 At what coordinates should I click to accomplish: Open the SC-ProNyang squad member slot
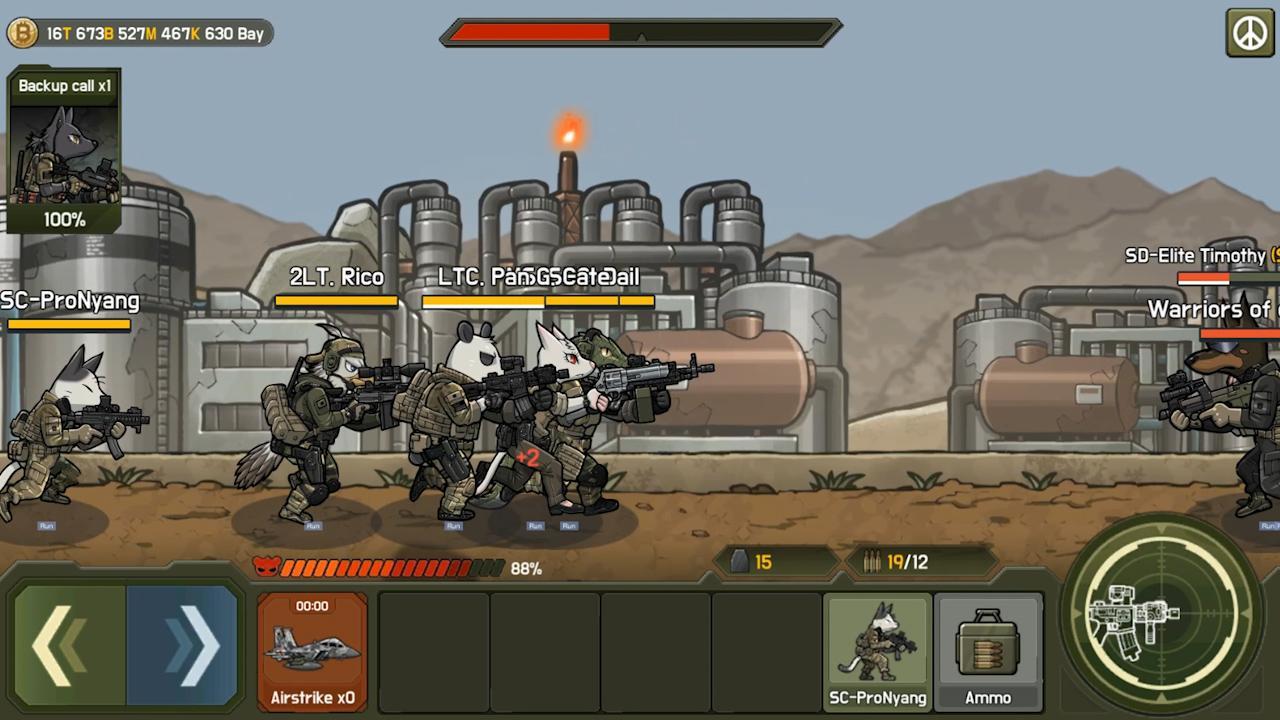pos(877,650)
